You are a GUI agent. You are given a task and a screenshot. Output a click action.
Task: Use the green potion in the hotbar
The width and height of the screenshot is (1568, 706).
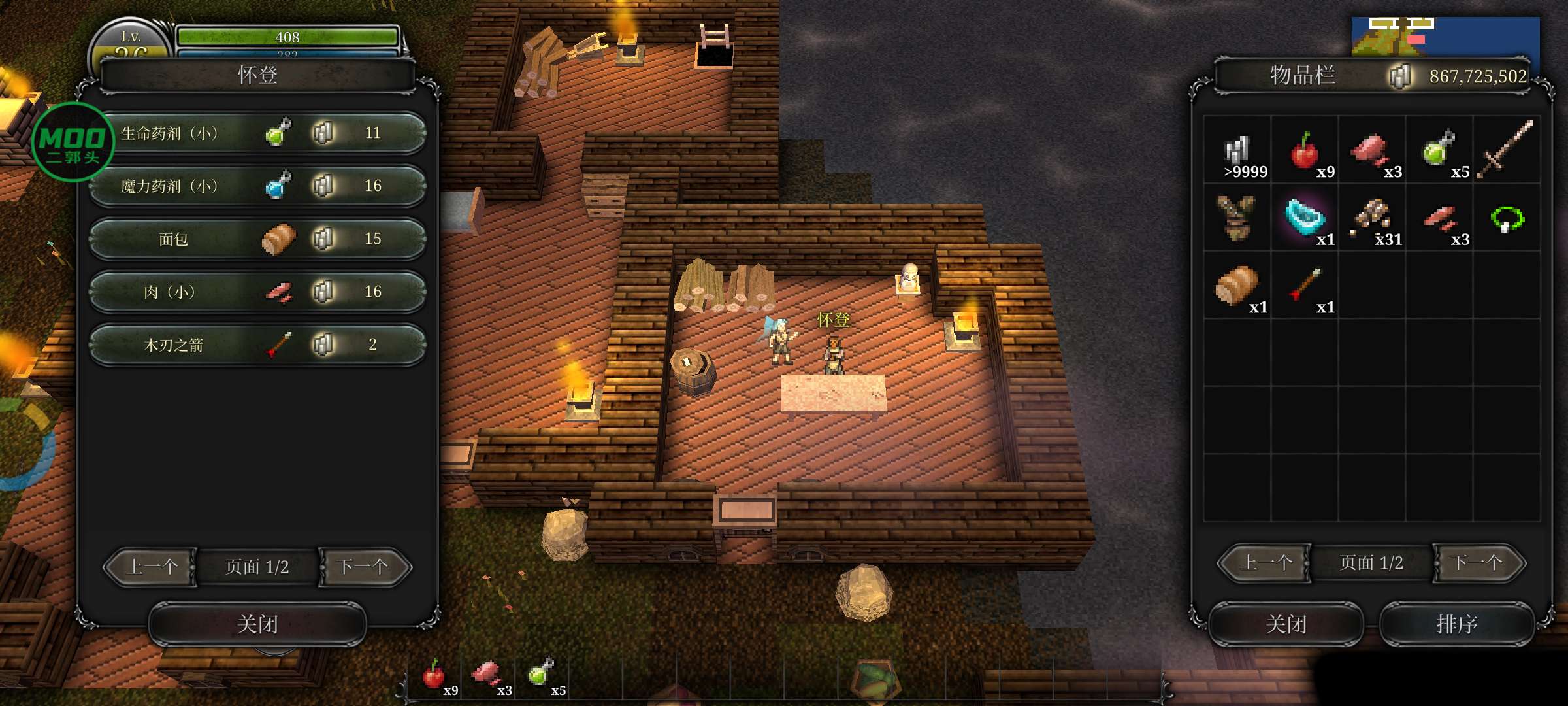[542, 673]
